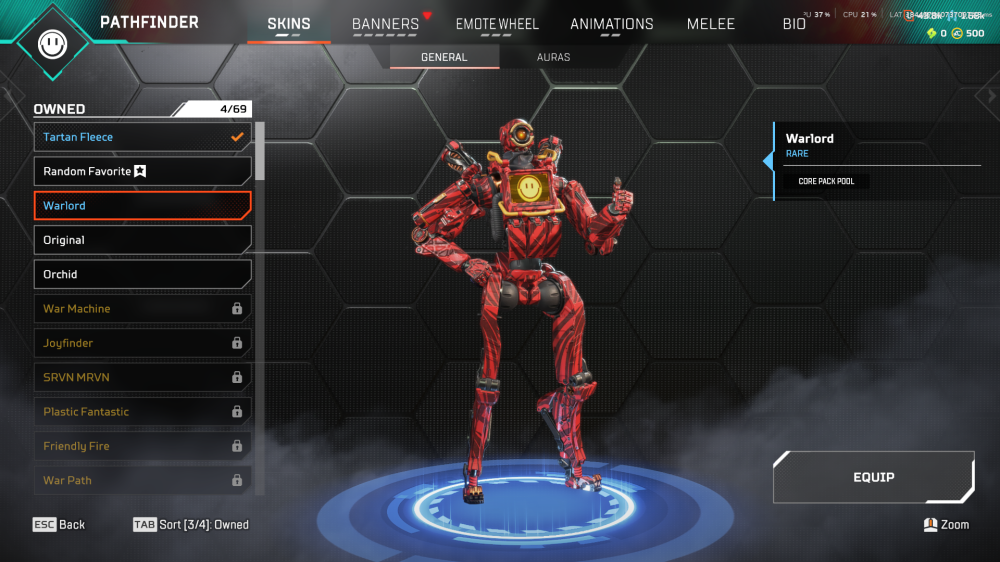Pick the Original skin
Screen dimensions: 1000x562
(142, 240)
